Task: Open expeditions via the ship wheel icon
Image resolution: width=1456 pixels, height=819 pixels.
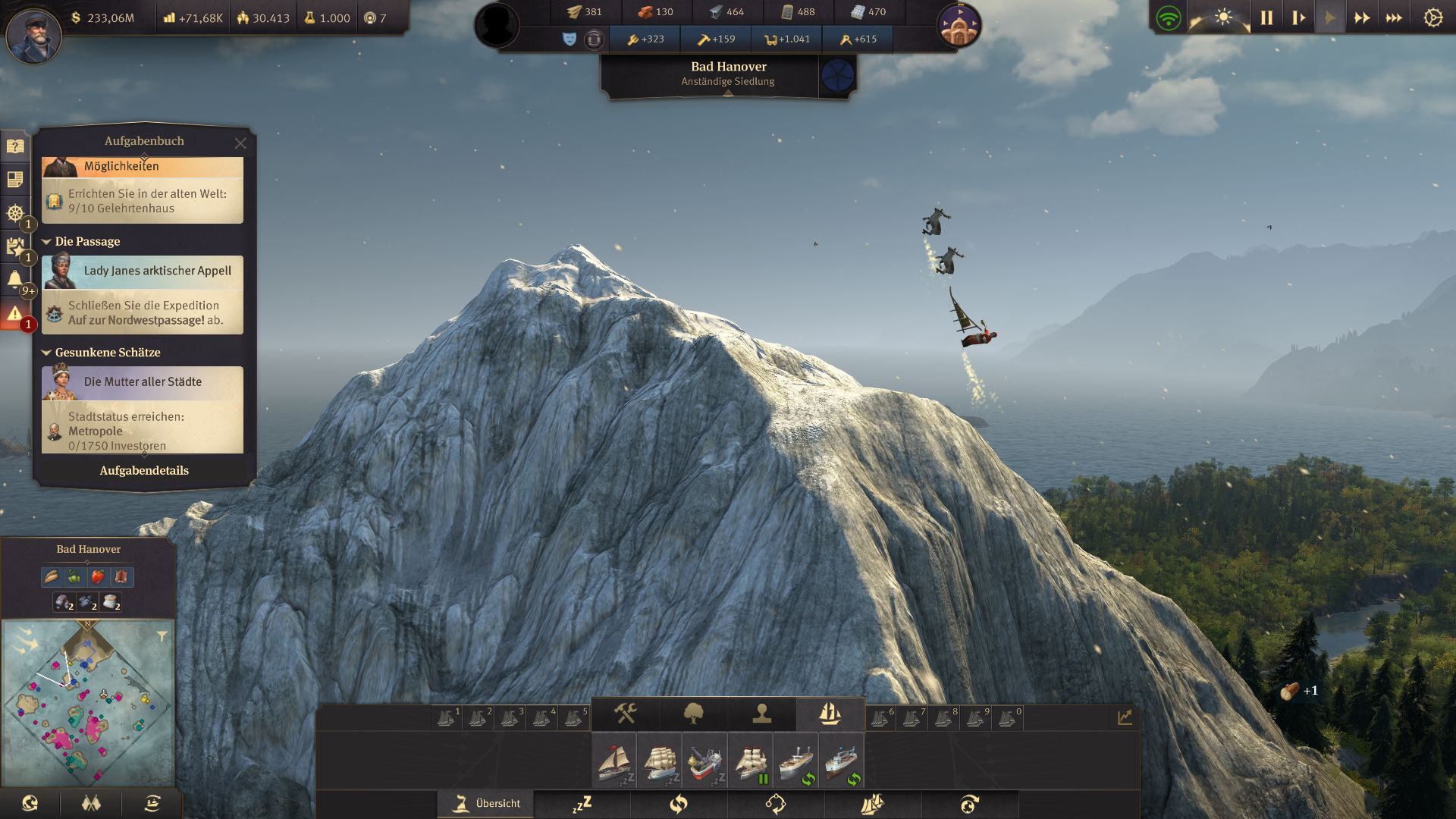Action: 14,214
